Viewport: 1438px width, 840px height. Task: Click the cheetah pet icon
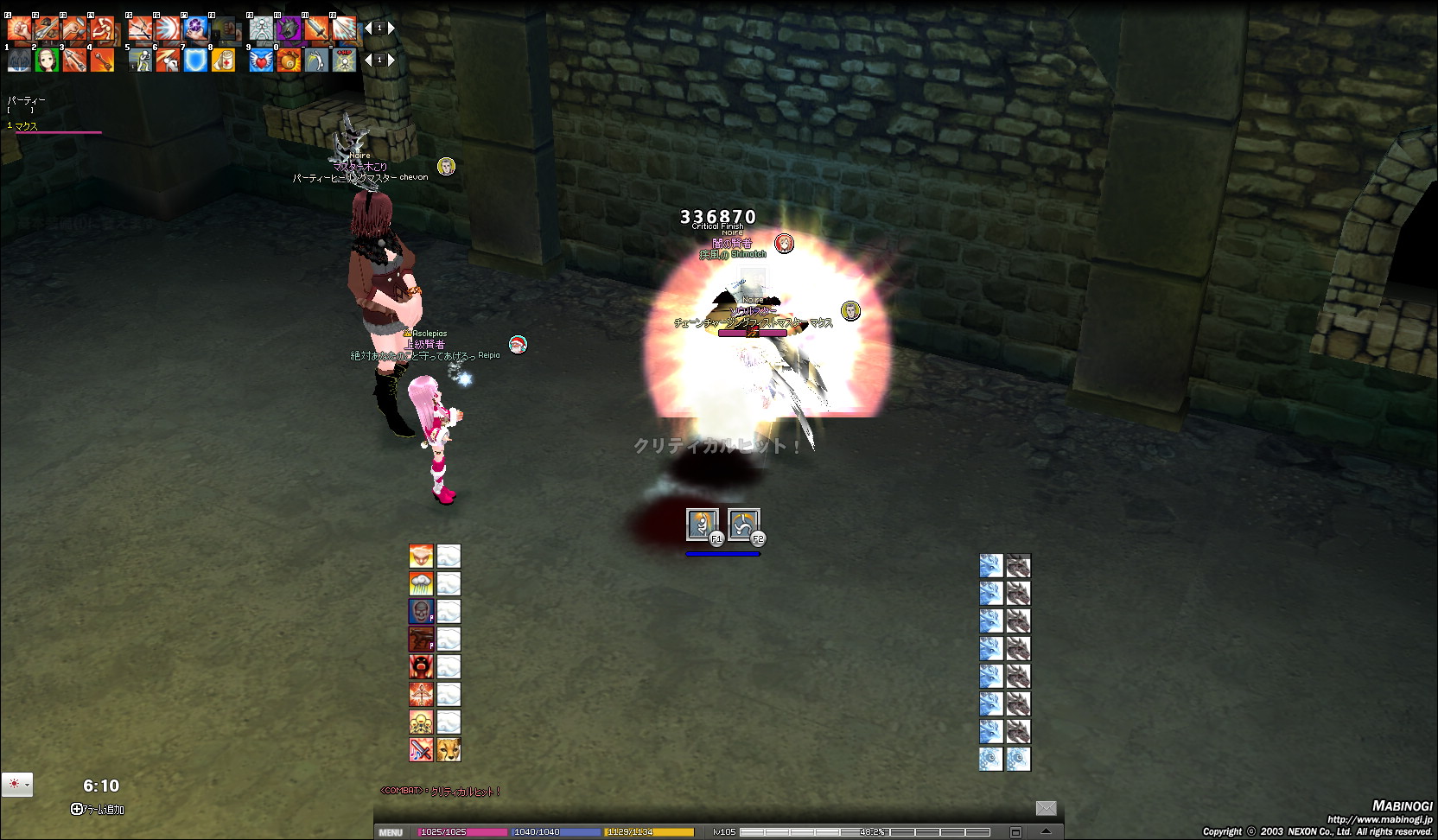[449, 749]
